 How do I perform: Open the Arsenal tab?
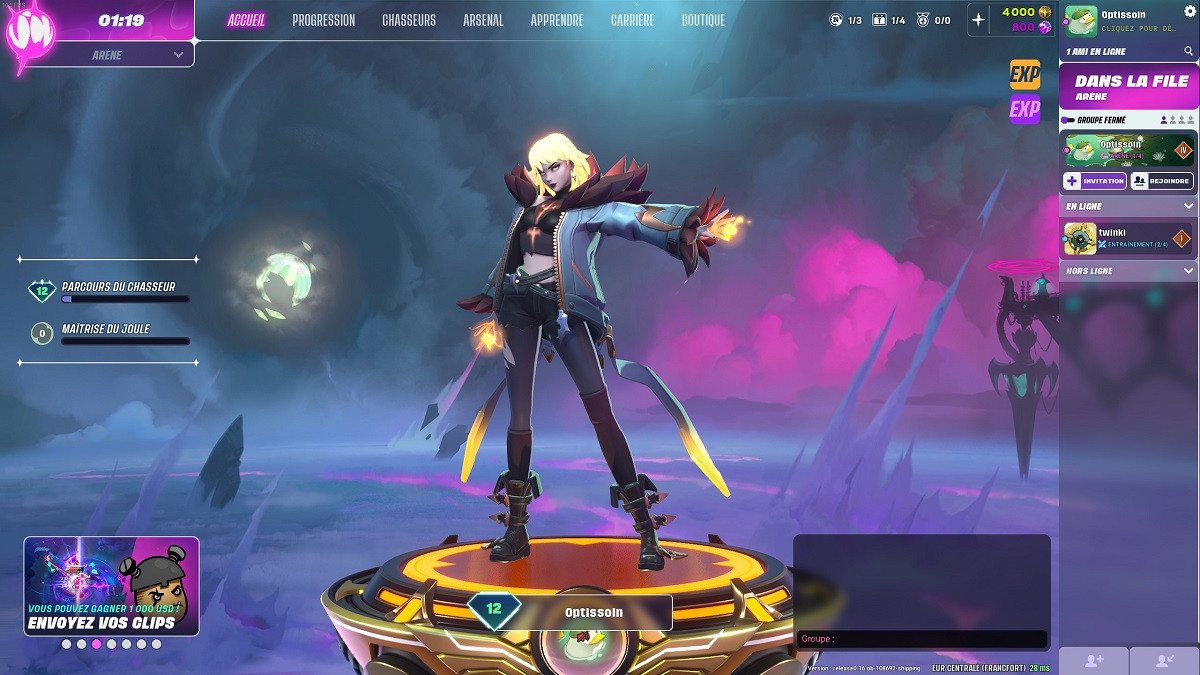483,20
